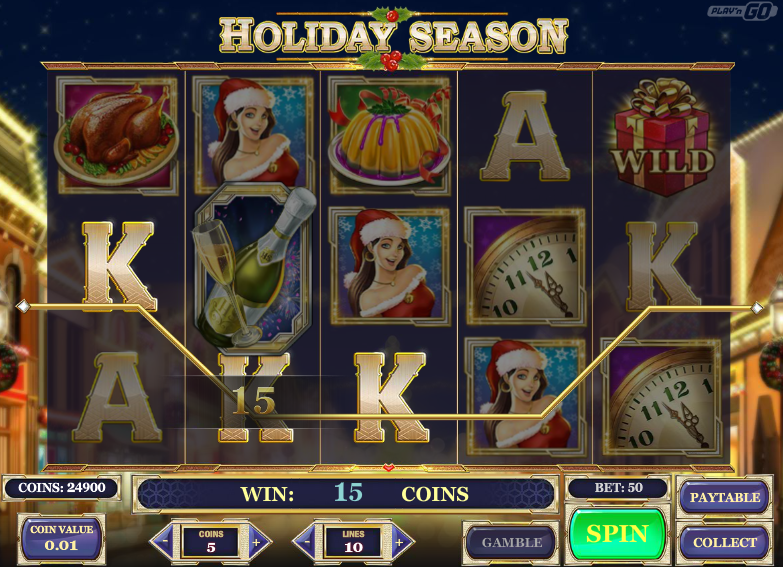This screenshot has width=783, height=567.
Task: Open the Paytable
Action: tap(724, 497)
